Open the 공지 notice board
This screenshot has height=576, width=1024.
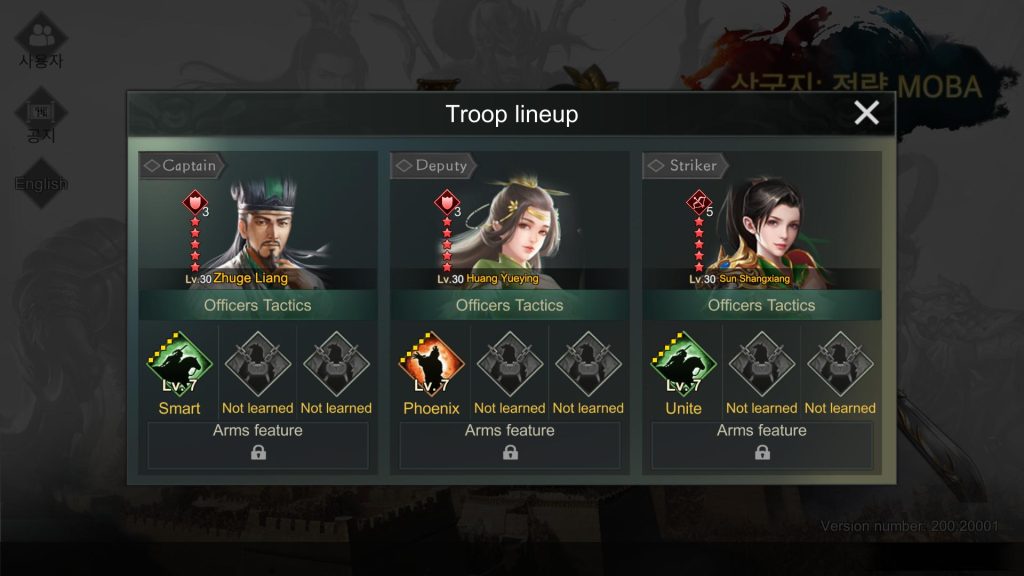pos(41,118)
